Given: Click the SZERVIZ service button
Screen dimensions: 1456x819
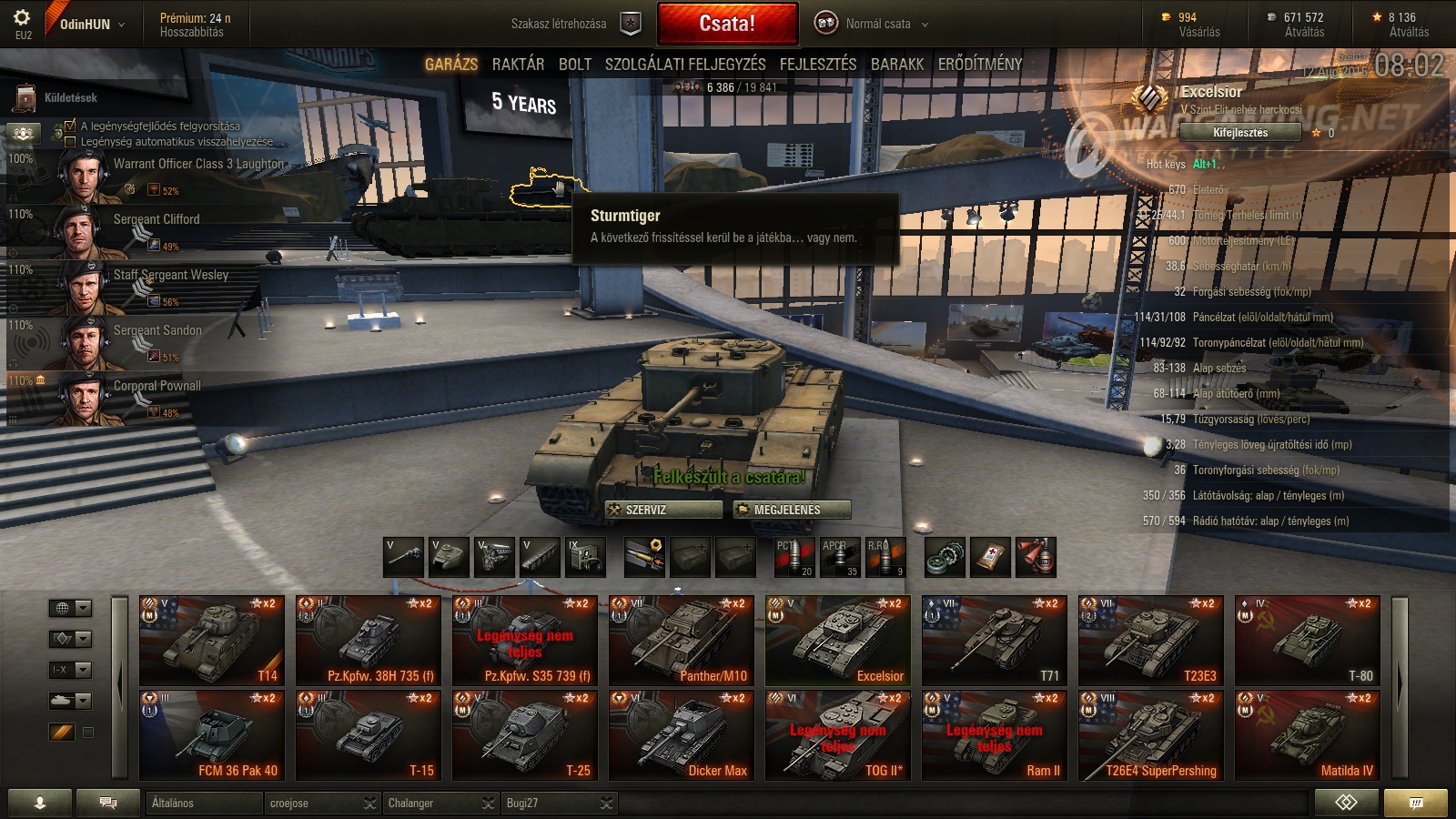Looking at the screenshot, I should 663,510.
